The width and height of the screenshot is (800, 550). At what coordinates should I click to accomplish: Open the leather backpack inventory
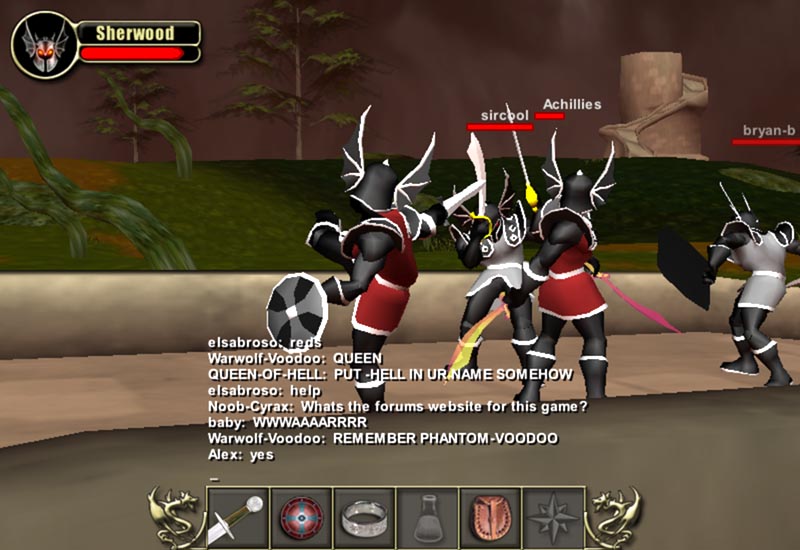[x=490, y=517]
